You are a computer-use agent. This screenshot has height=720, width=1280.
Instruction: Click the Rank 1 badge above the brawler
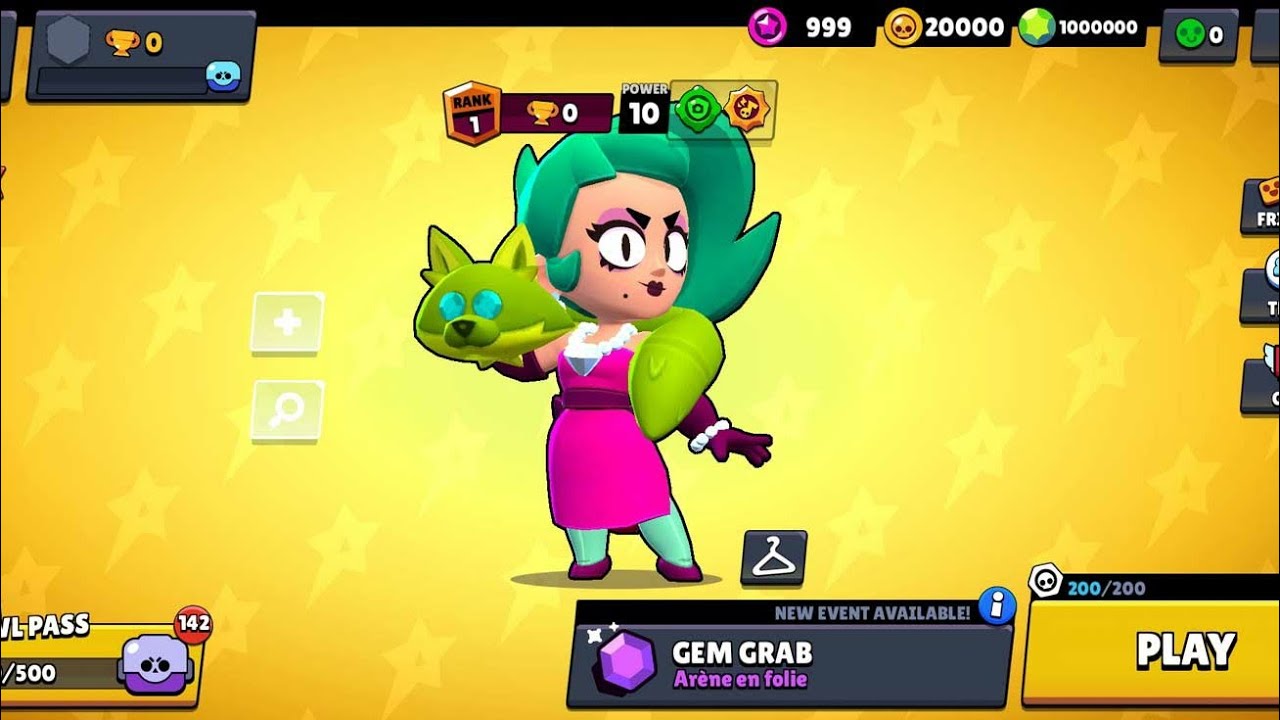[473, 112]
